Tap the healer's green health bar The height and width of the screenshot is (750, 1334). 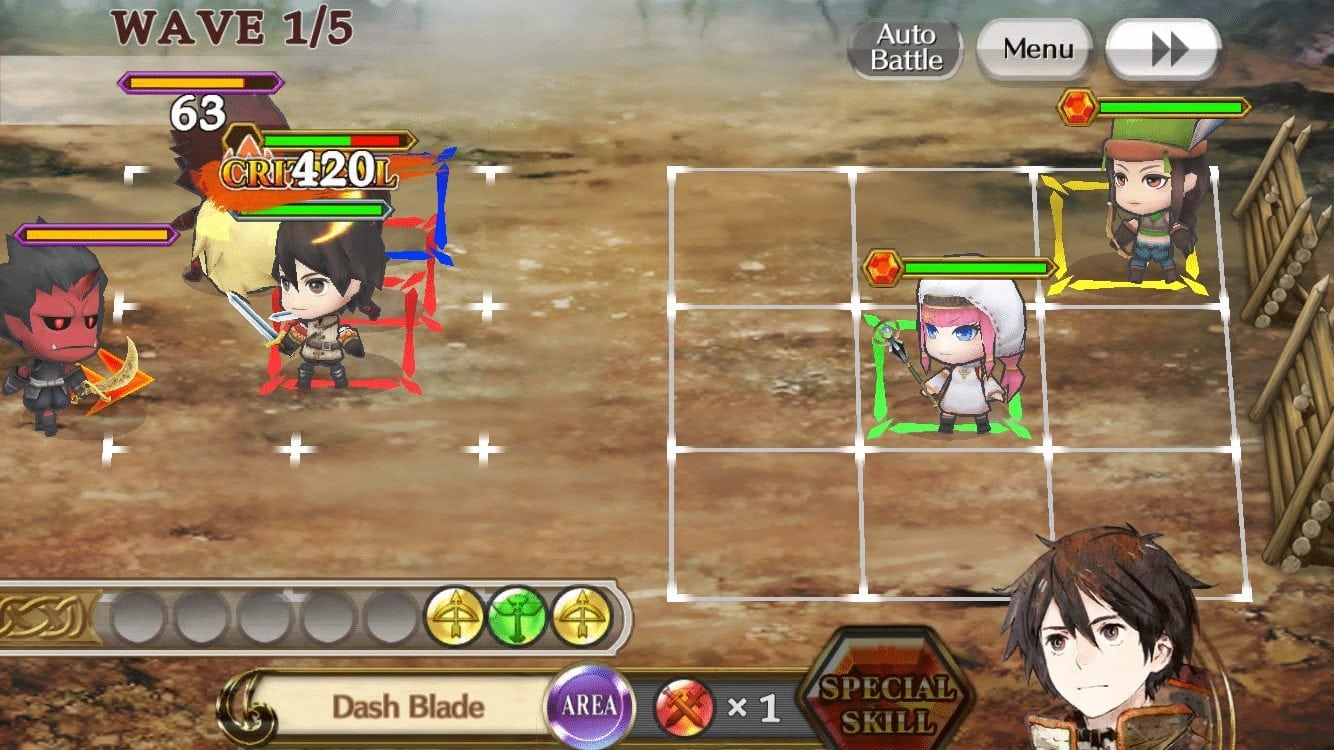(975, 267)
